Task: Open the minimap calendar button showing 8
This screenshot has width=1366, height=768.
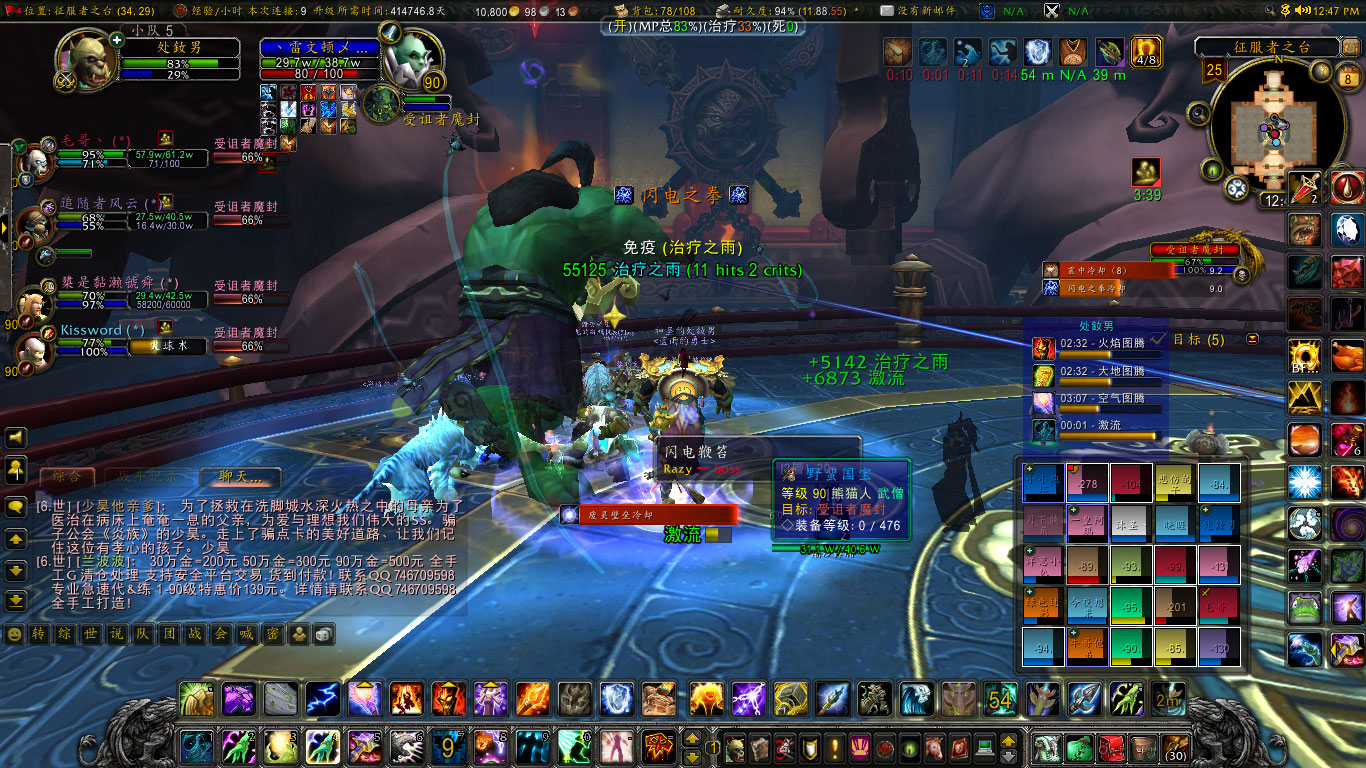Action: (x=1348, y=78)
